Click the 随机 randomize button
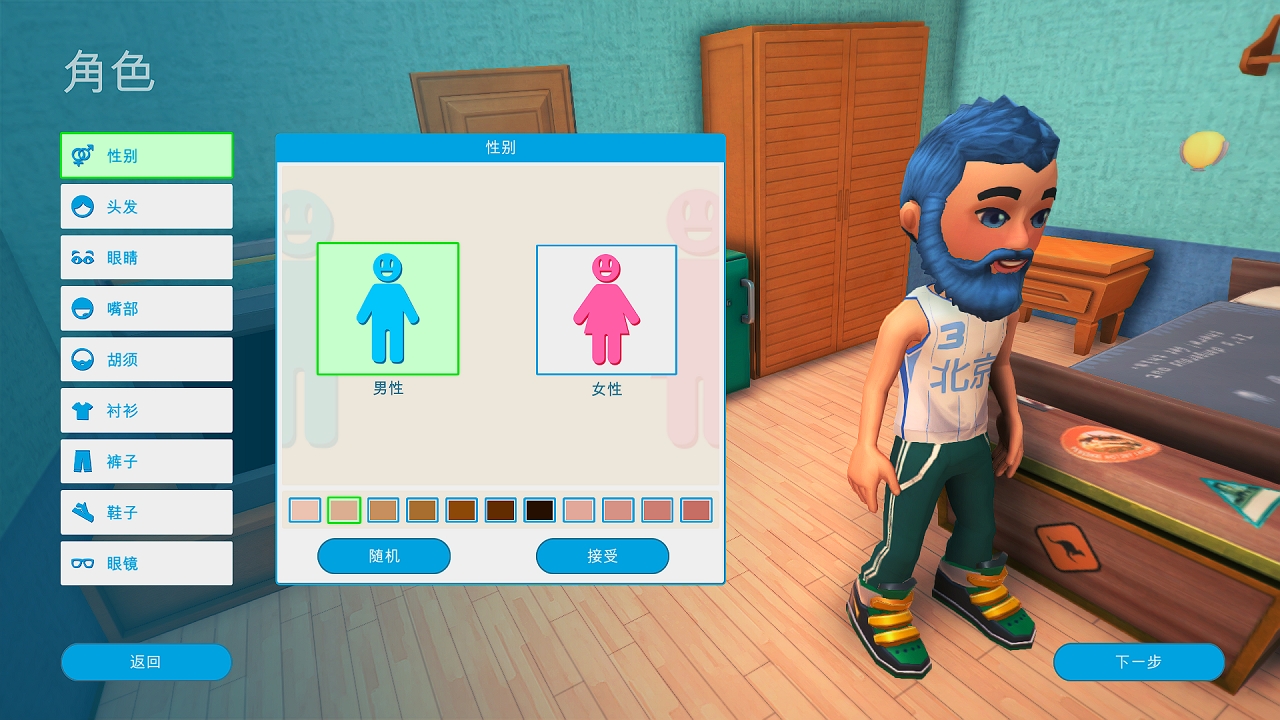1280x720 pixels. coord(384,556)
